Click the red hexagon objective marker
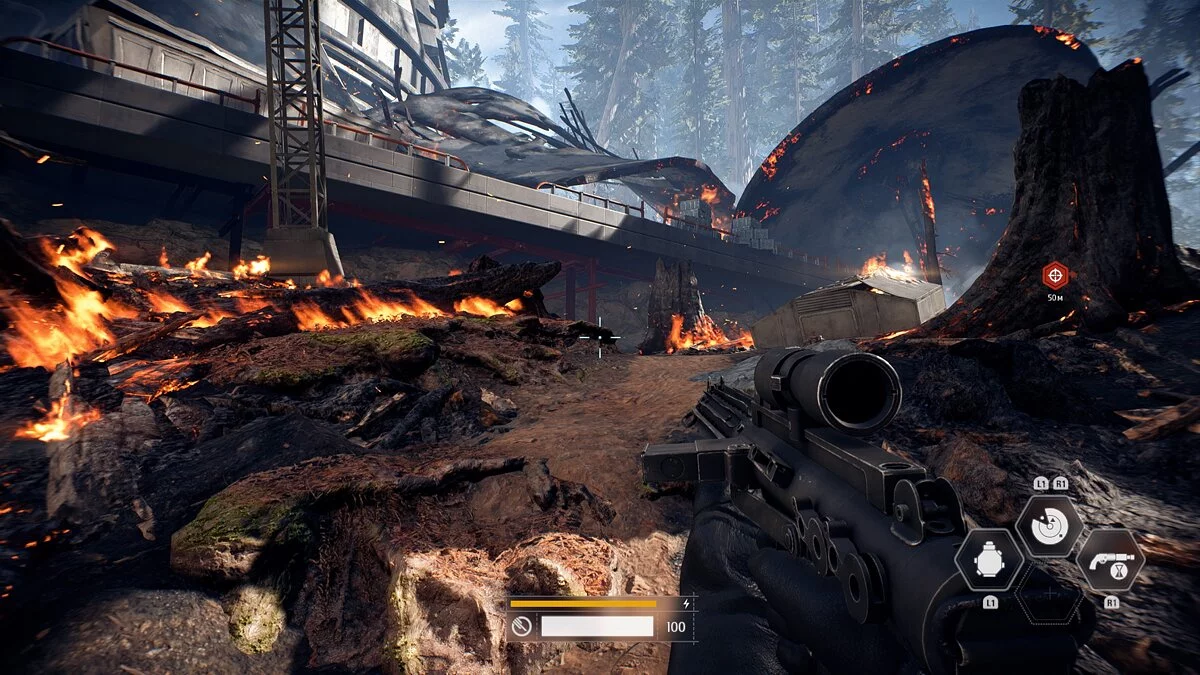1200x675 pixels. tap(1054, 275)
